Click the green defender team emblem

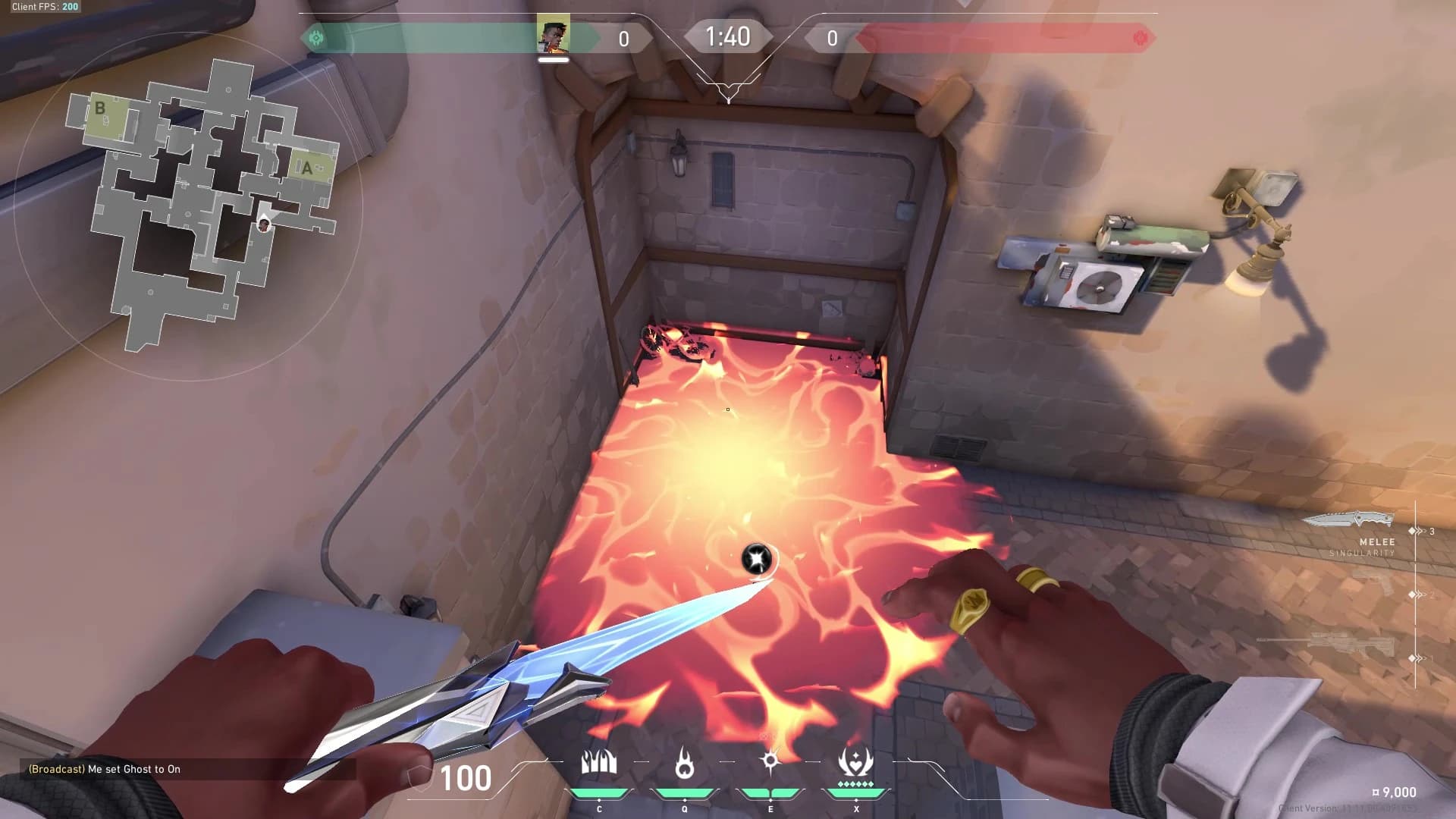pos(316,38)
